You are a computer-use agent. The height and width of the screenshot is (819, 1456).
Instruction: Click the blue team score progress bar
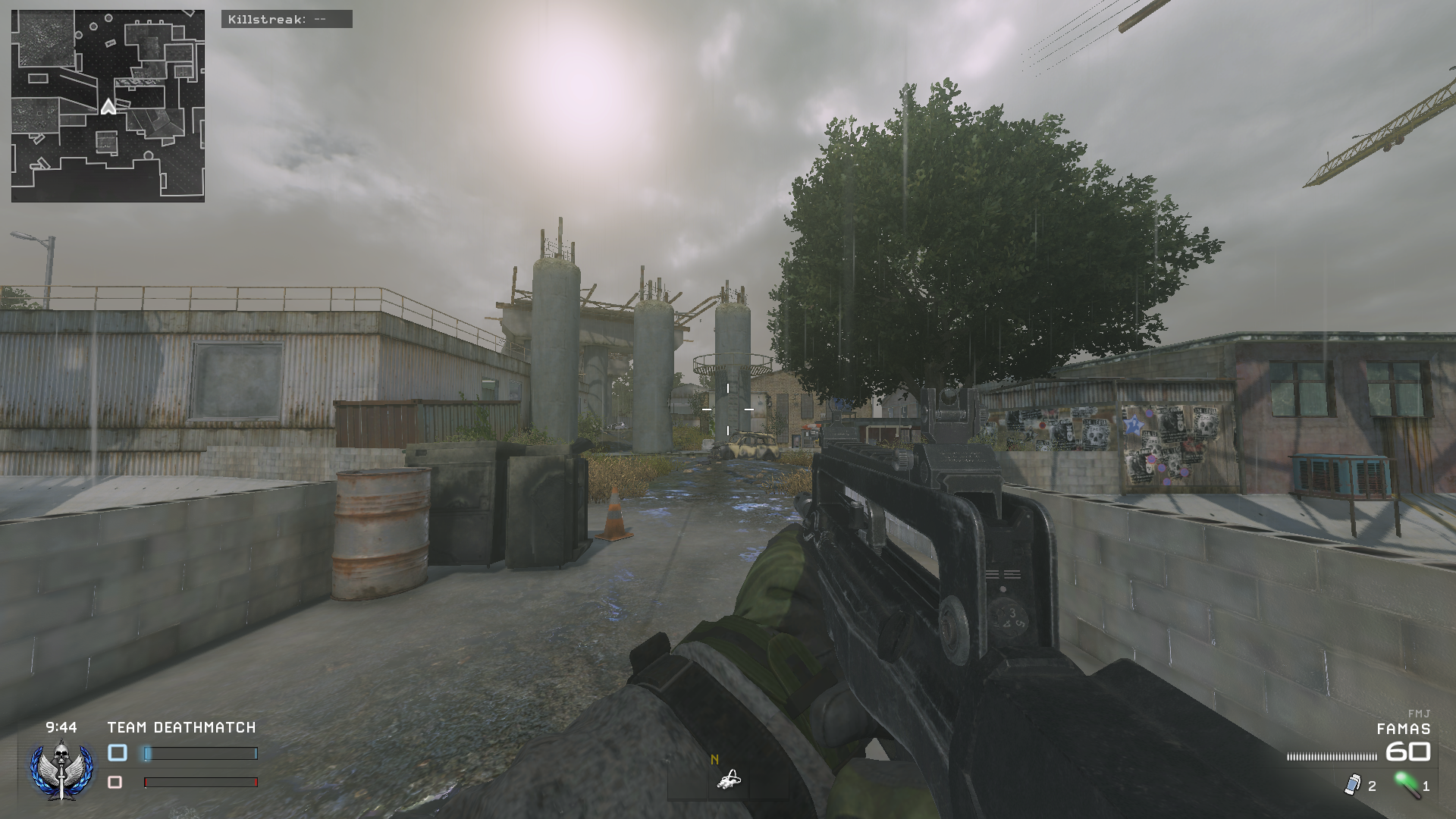pyautogui.click(x=201, y=754)
